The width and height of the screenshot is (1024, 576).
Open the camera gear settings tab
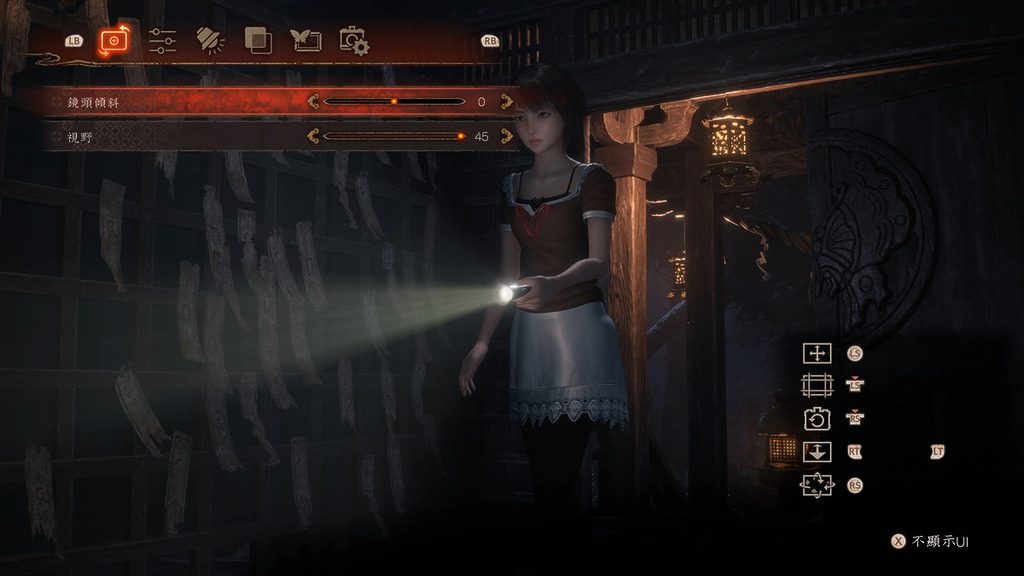[354, 41]
